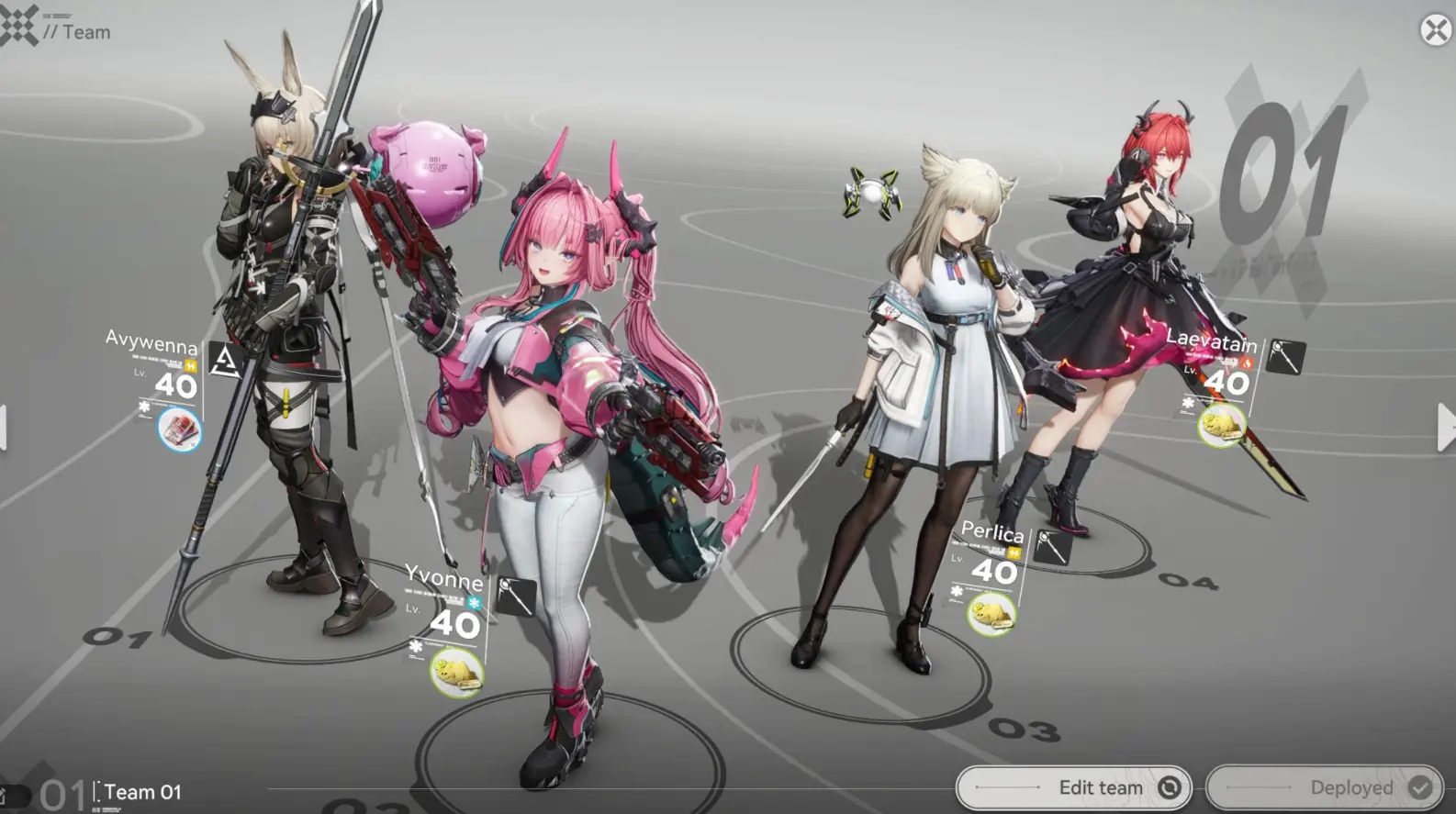
Task: Click Laevatain's food item thumbnail
Action: (x=1223, y=425)
